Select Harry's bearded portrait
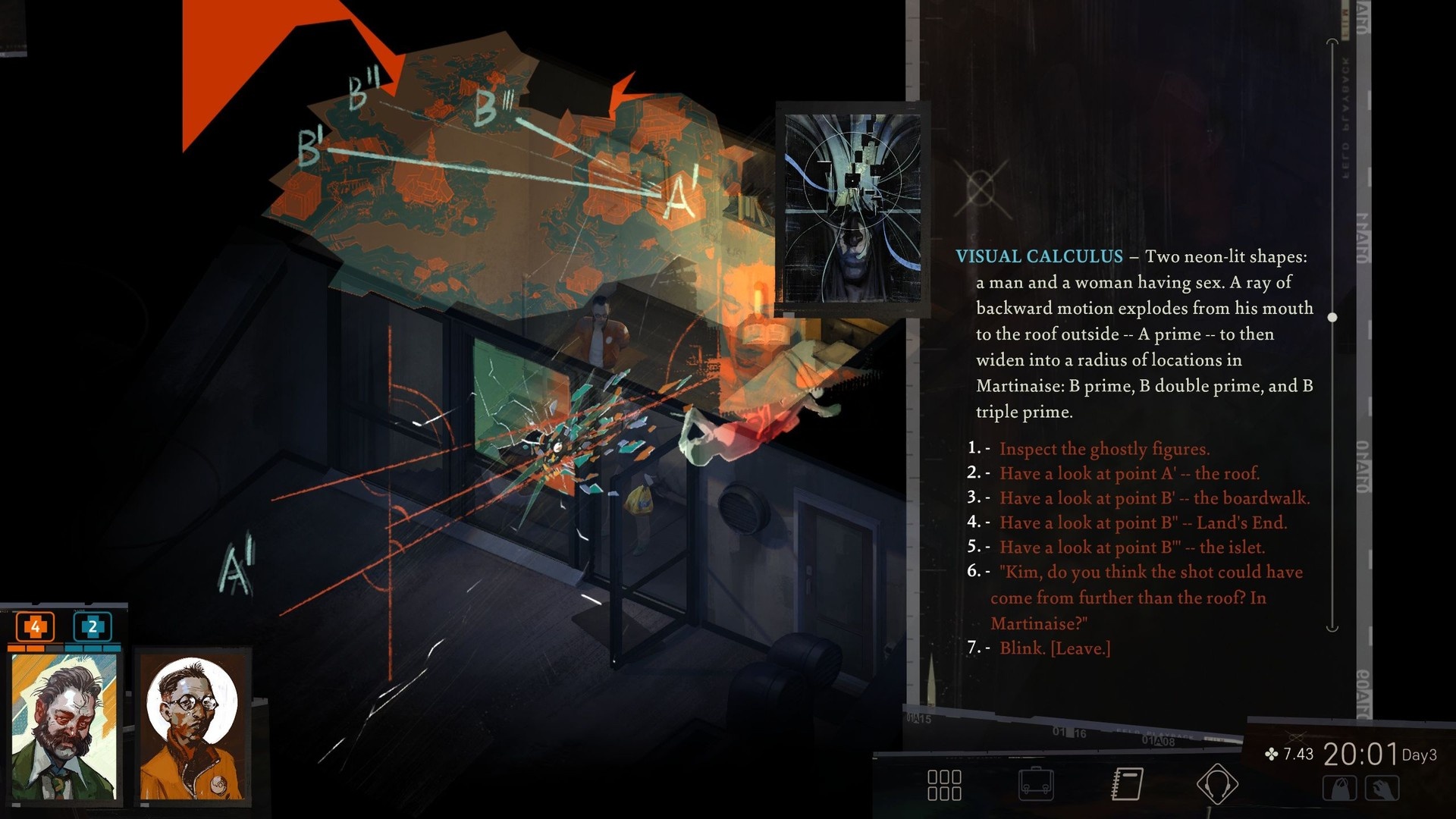 pyautogui.click(x=64, y=726)
